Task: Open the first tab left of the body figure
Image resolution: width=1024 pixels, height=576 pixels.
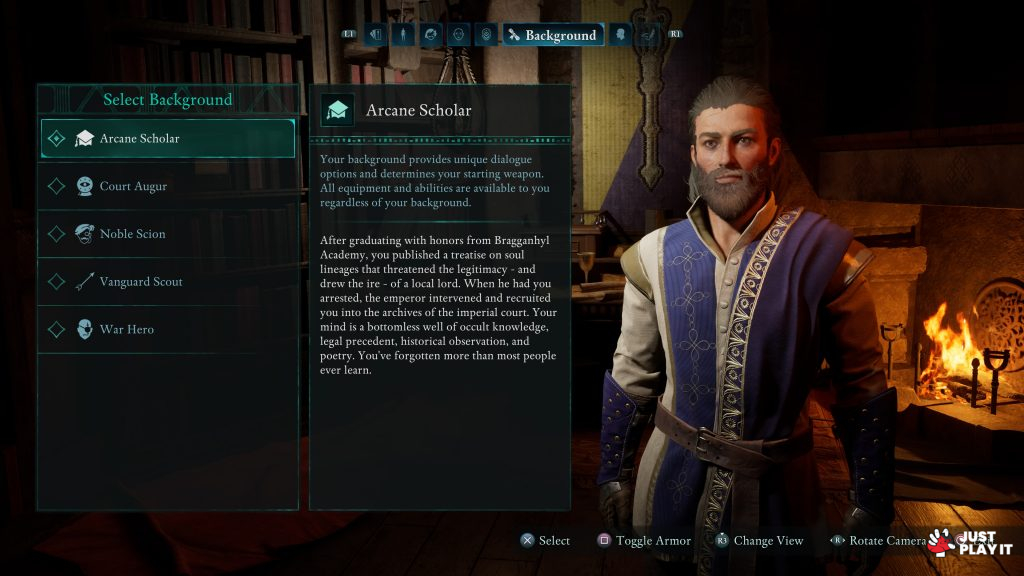Action: pos(376,35)
